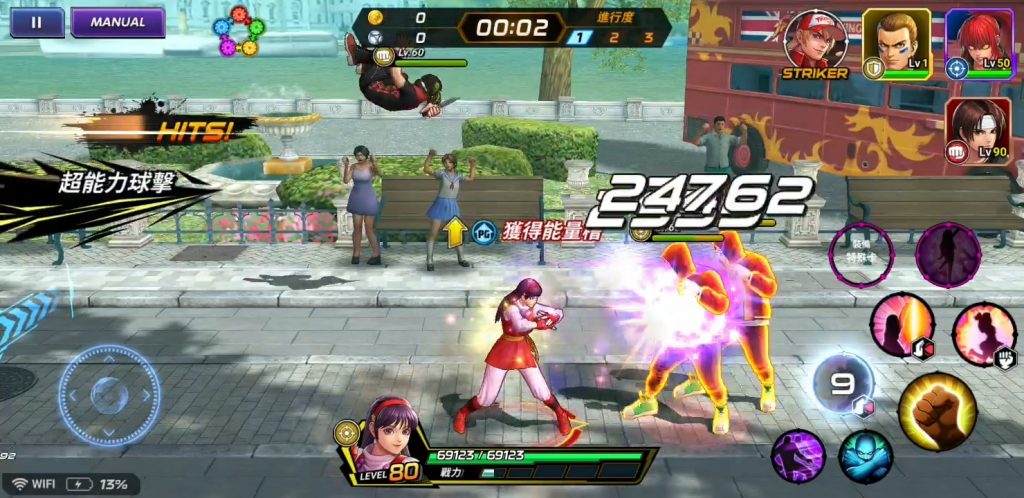Activate the skill with the yellow light pillar
Image resolution: width=1024 pixels, height=498 pixels.
click(902, 325)
